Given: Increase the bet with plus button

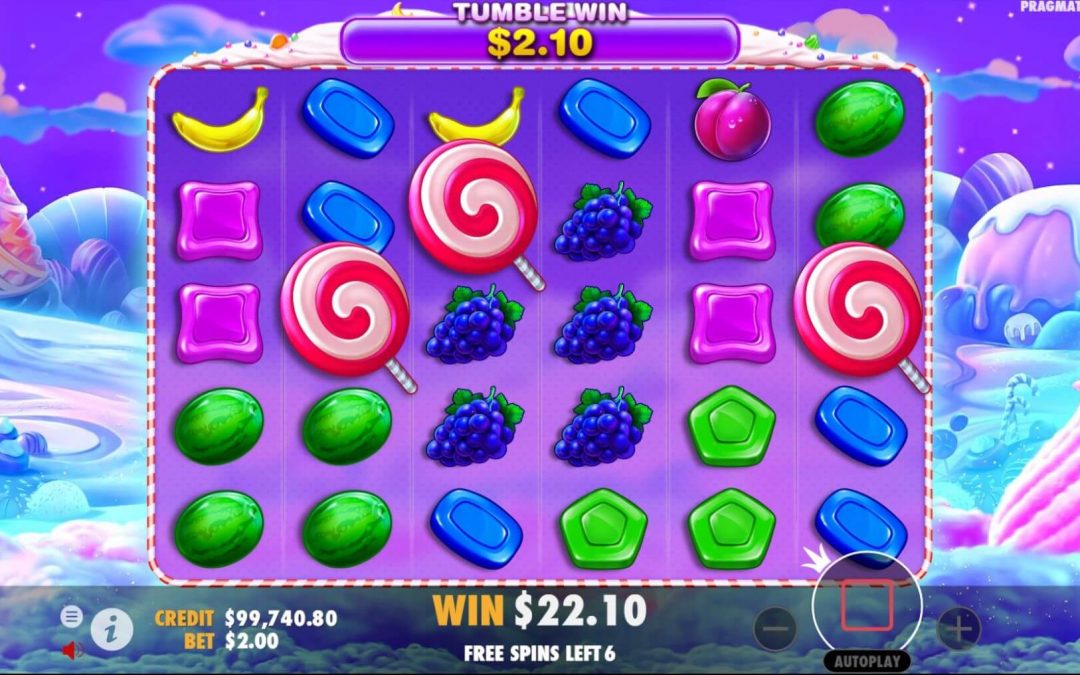Looking at the screenshot, I should [x=958, y=629].
